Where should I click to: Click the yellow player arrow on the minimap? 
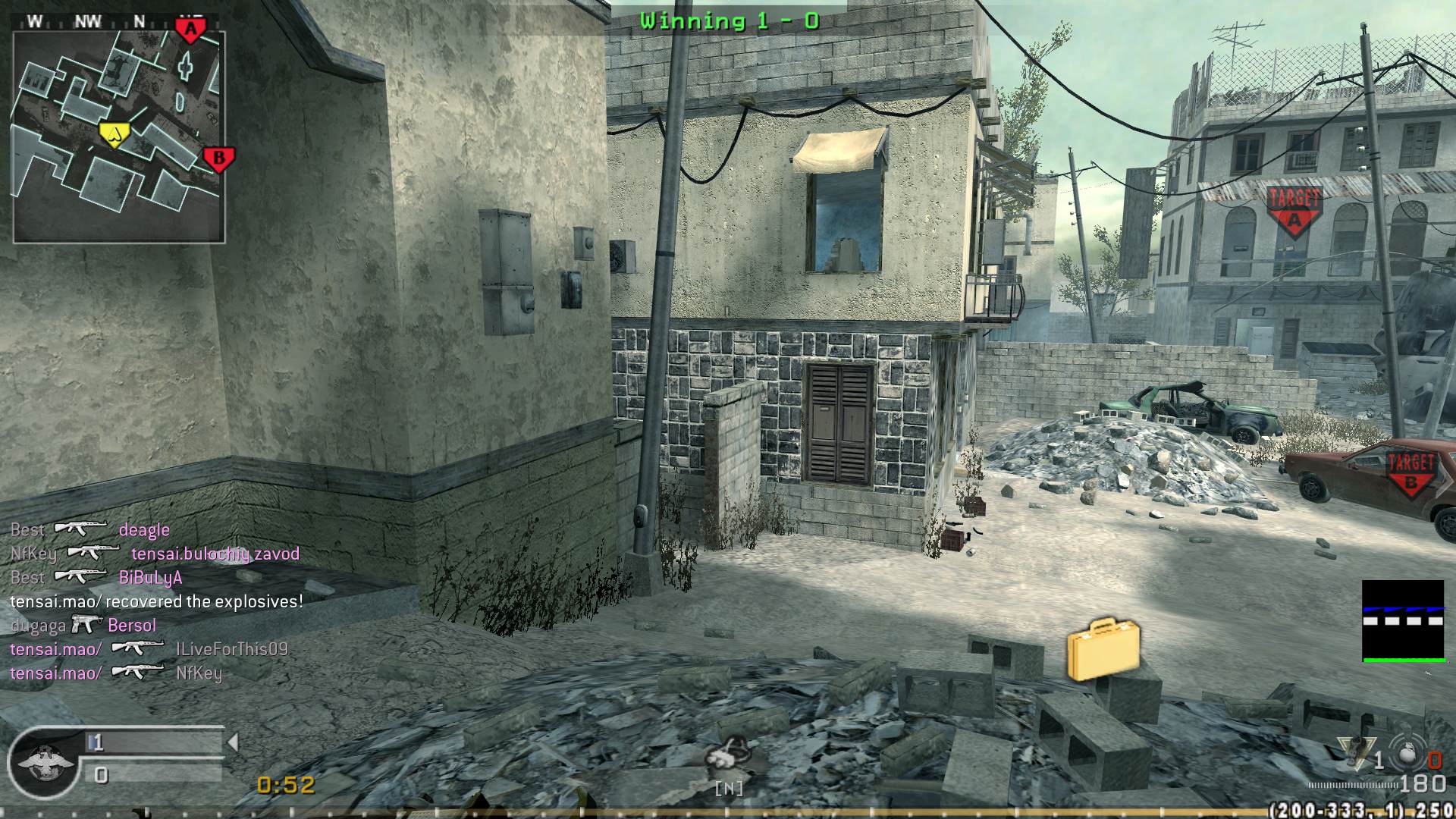[114, 134]
